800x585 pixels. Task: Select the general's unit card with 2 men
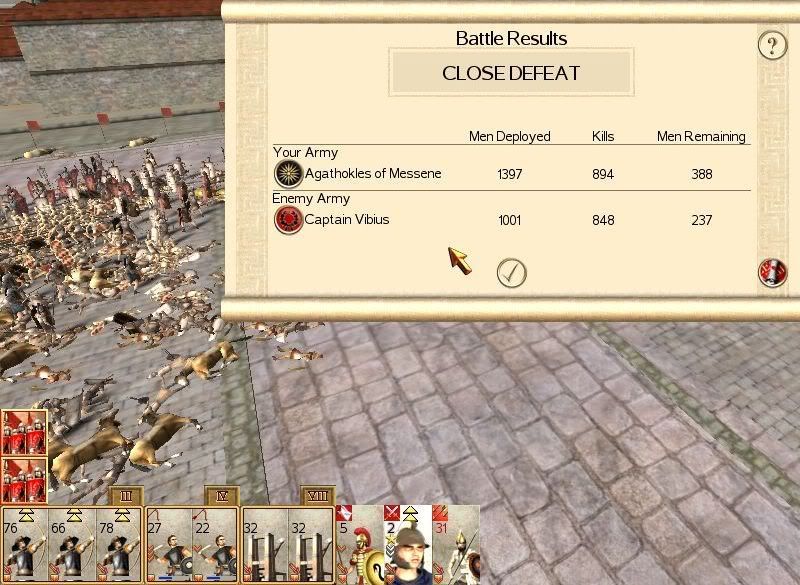(x=408, y=546)
